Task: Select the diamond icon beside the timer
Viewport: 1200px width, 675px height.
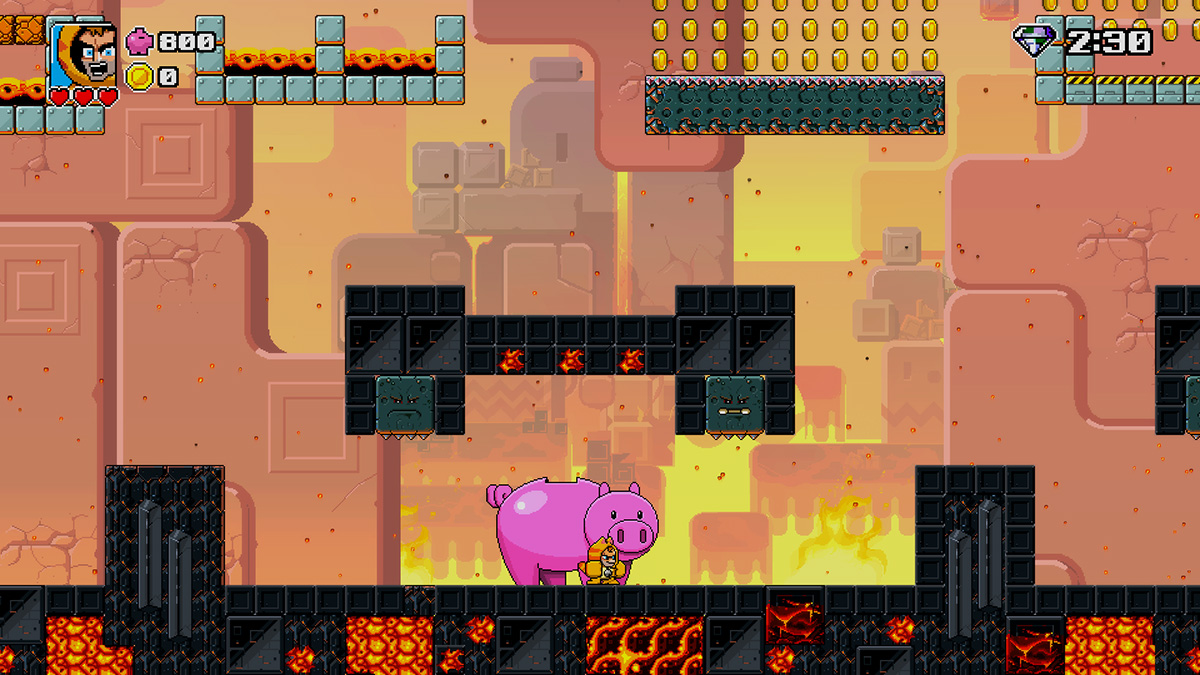Action: coord(1034,41)
